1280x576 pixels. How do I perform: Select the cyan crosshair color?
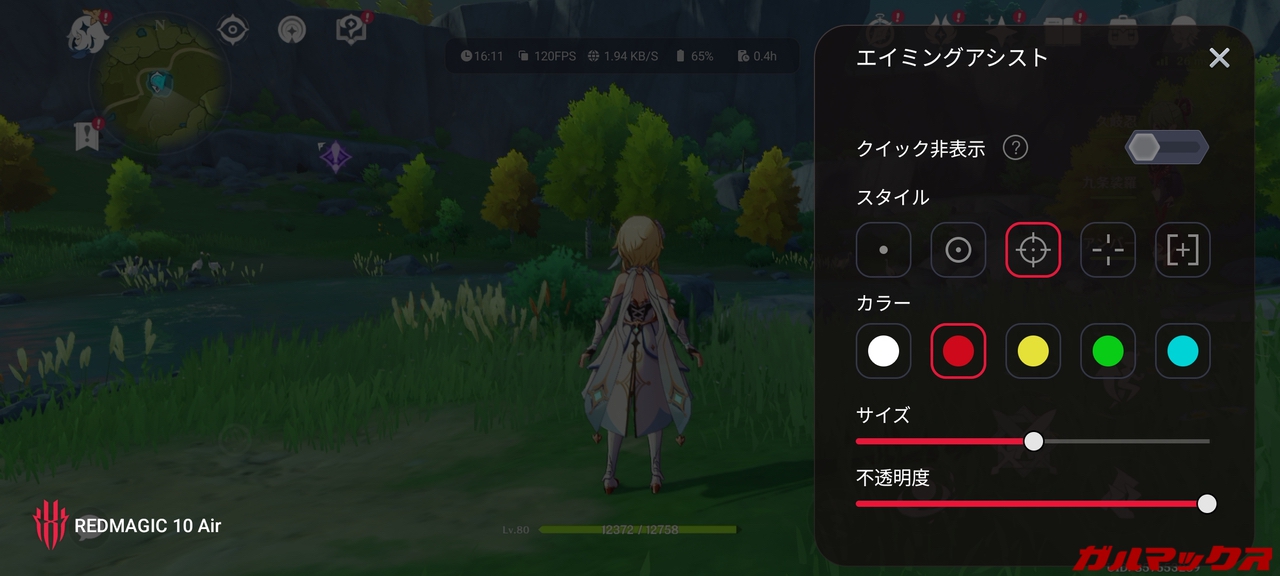point(1183,351)
